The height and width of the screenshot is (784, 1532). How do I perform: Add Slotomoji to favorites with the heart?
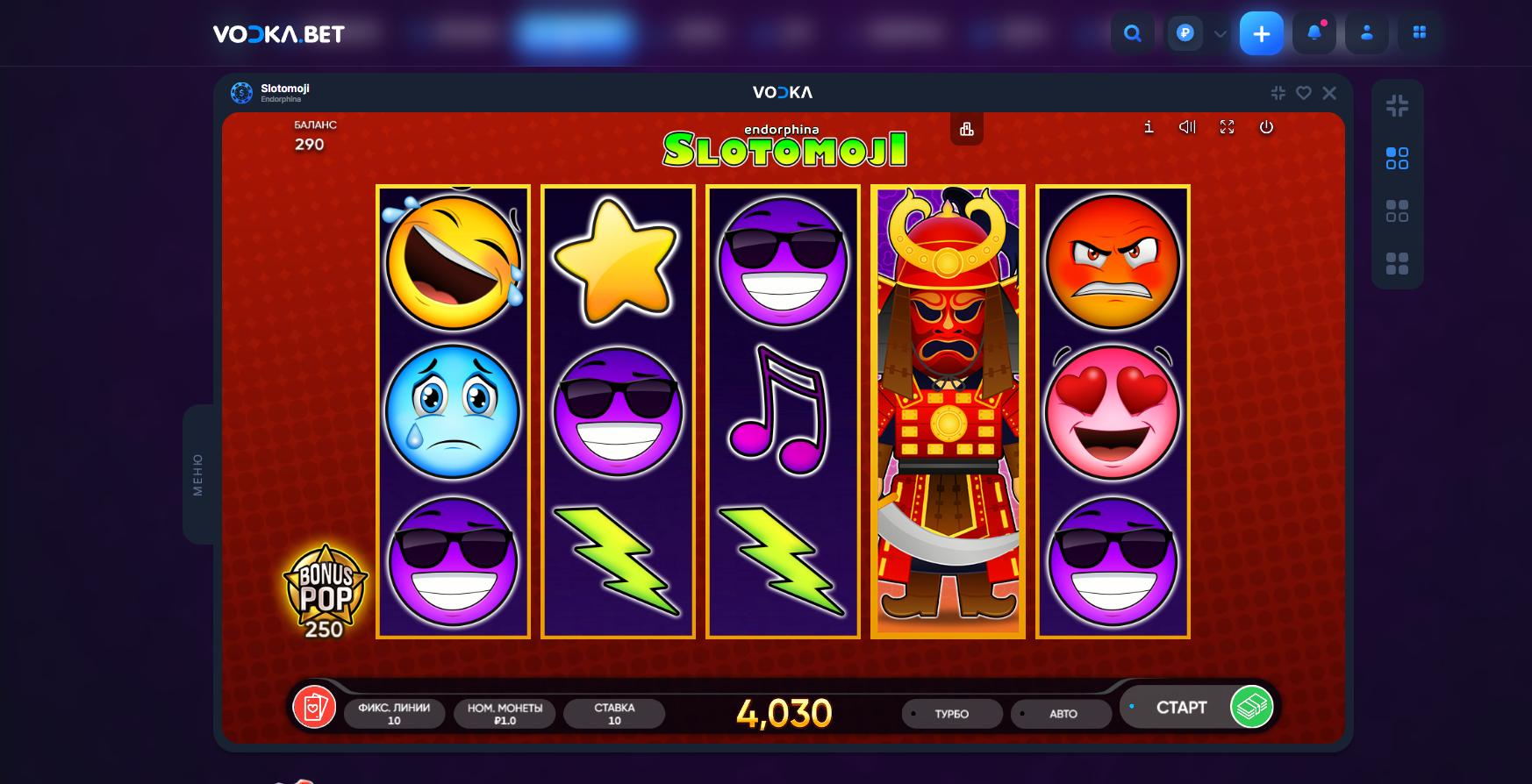click(x=1304, y=93)
